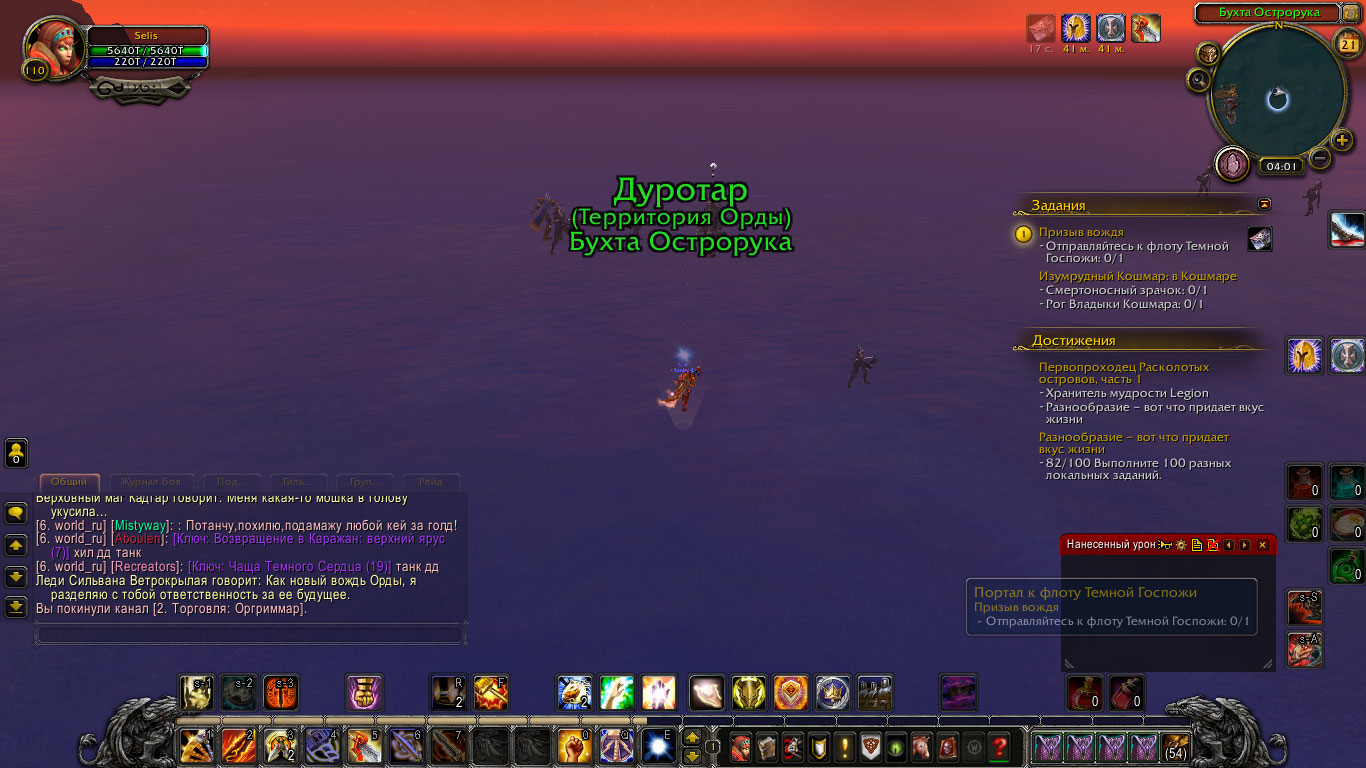This screenshot has height=768, width=1366.
Task: Use the Призыв вождя quest item icon
Action: coord(1260,238)
